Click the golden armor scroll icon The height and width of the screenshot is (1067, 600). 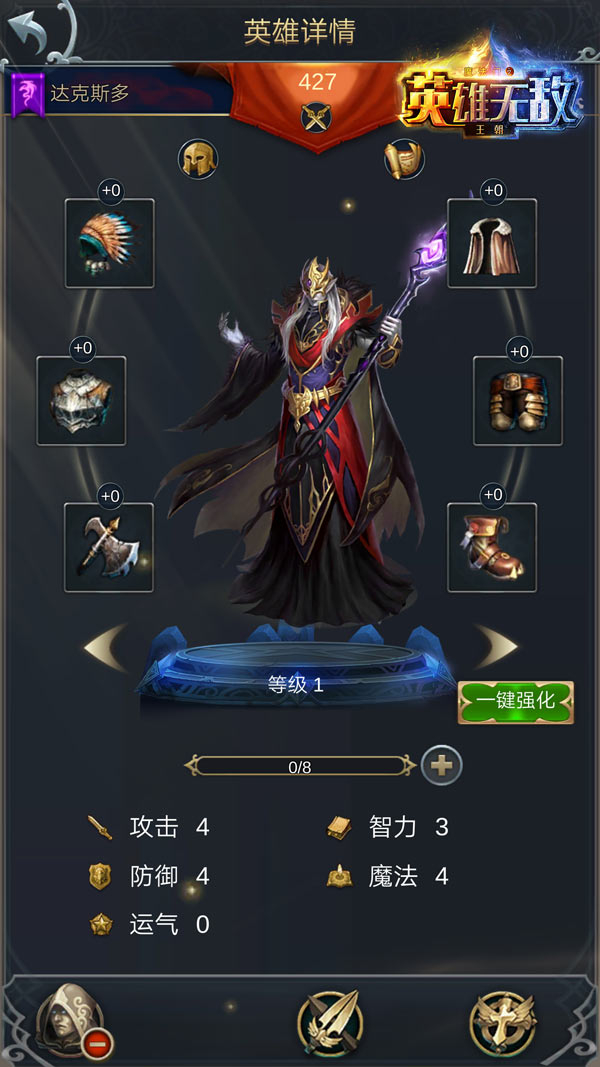point(403,159)
